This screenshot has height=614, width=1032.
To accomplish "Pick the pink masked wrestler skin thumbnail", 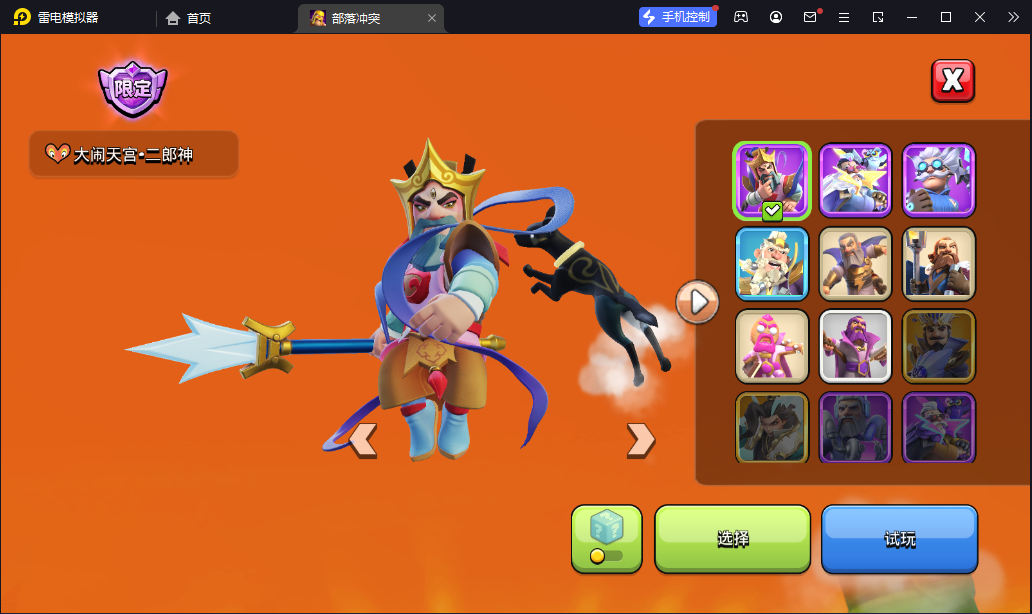I will (x=771, y=346).
